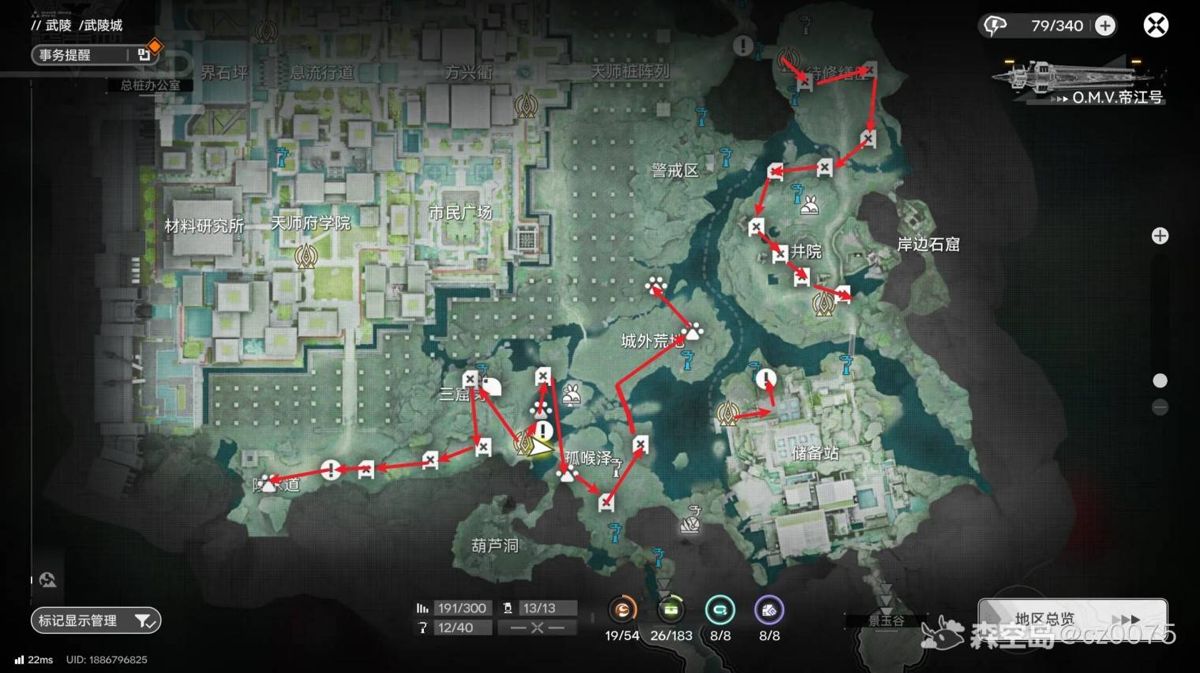Select the purple collectible tracker icon
The height and width of the screenshot is (673, 1200).
coord(769,609)
